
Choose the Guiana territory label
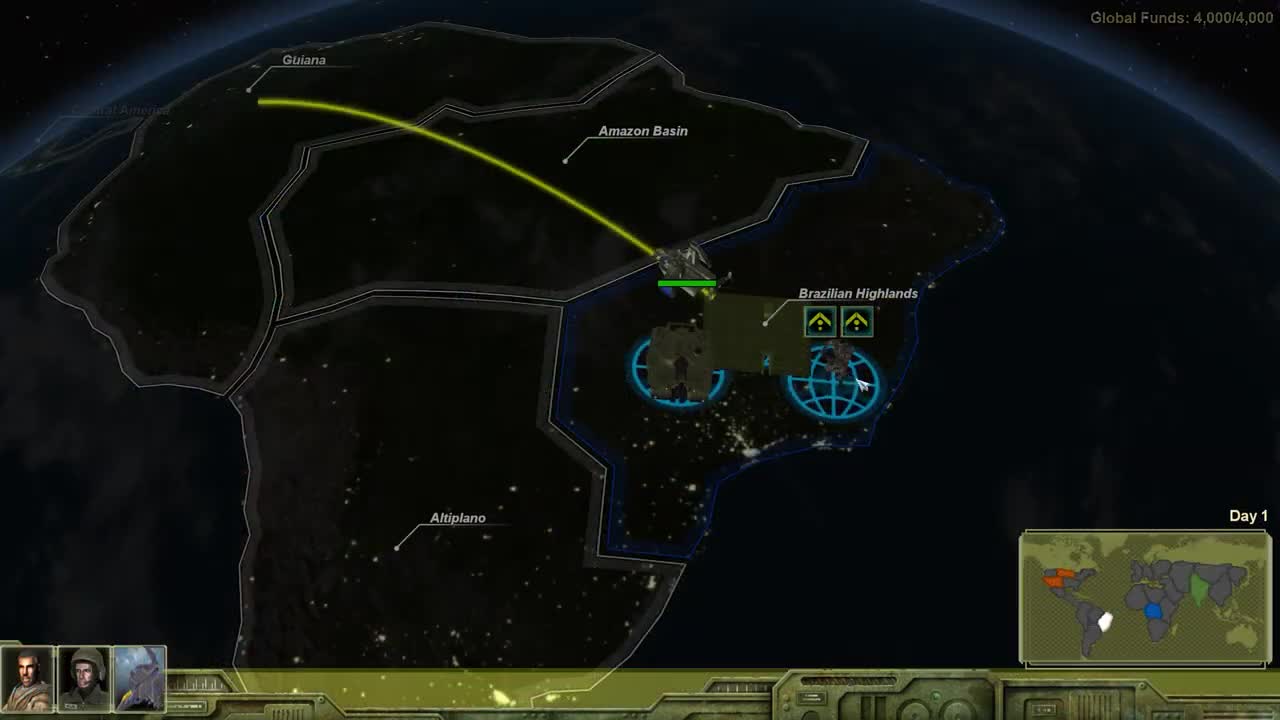tap(304, 60)
